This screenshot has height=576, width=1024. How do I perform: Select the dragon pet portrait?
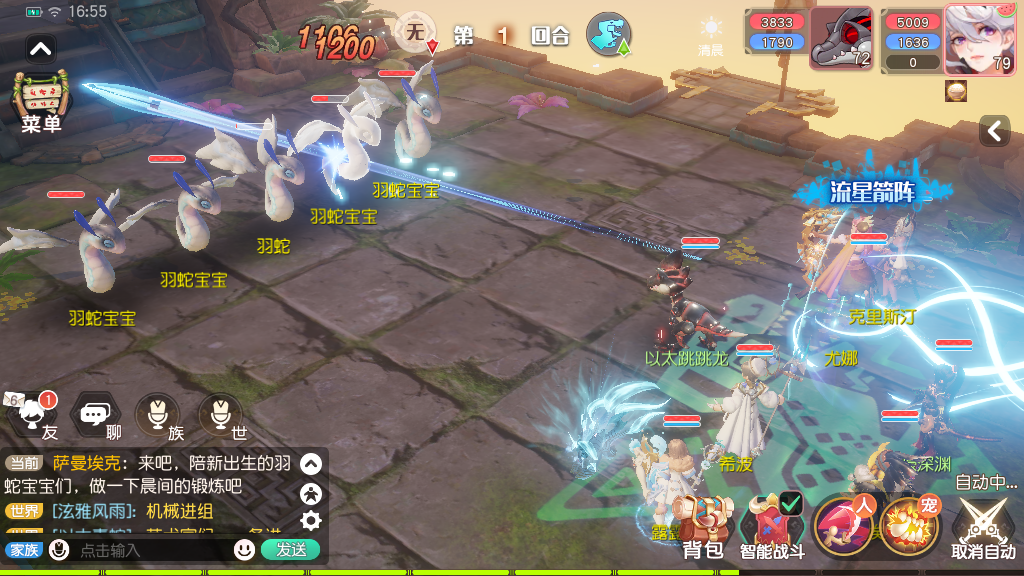click(840, 40)
